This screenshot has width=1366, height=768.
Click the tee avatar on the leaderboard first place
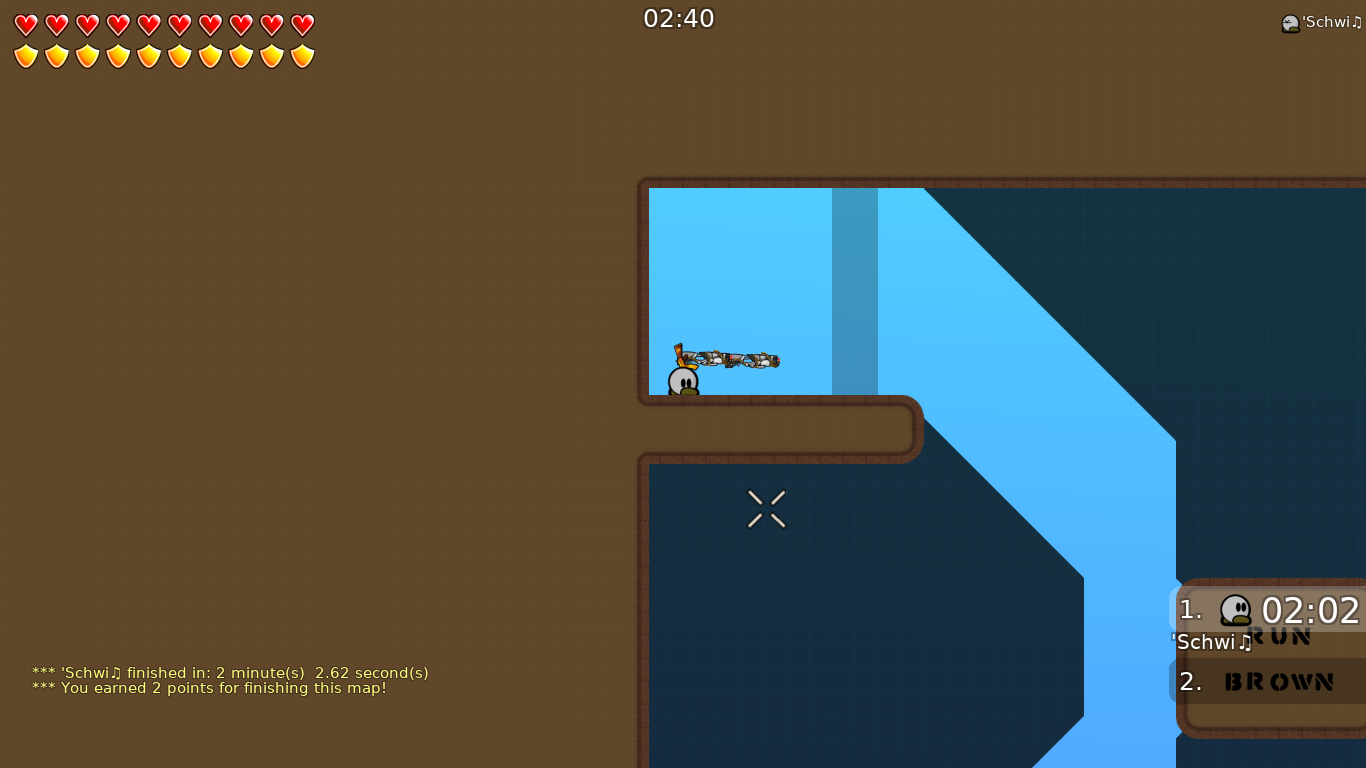click(1234, 610)
